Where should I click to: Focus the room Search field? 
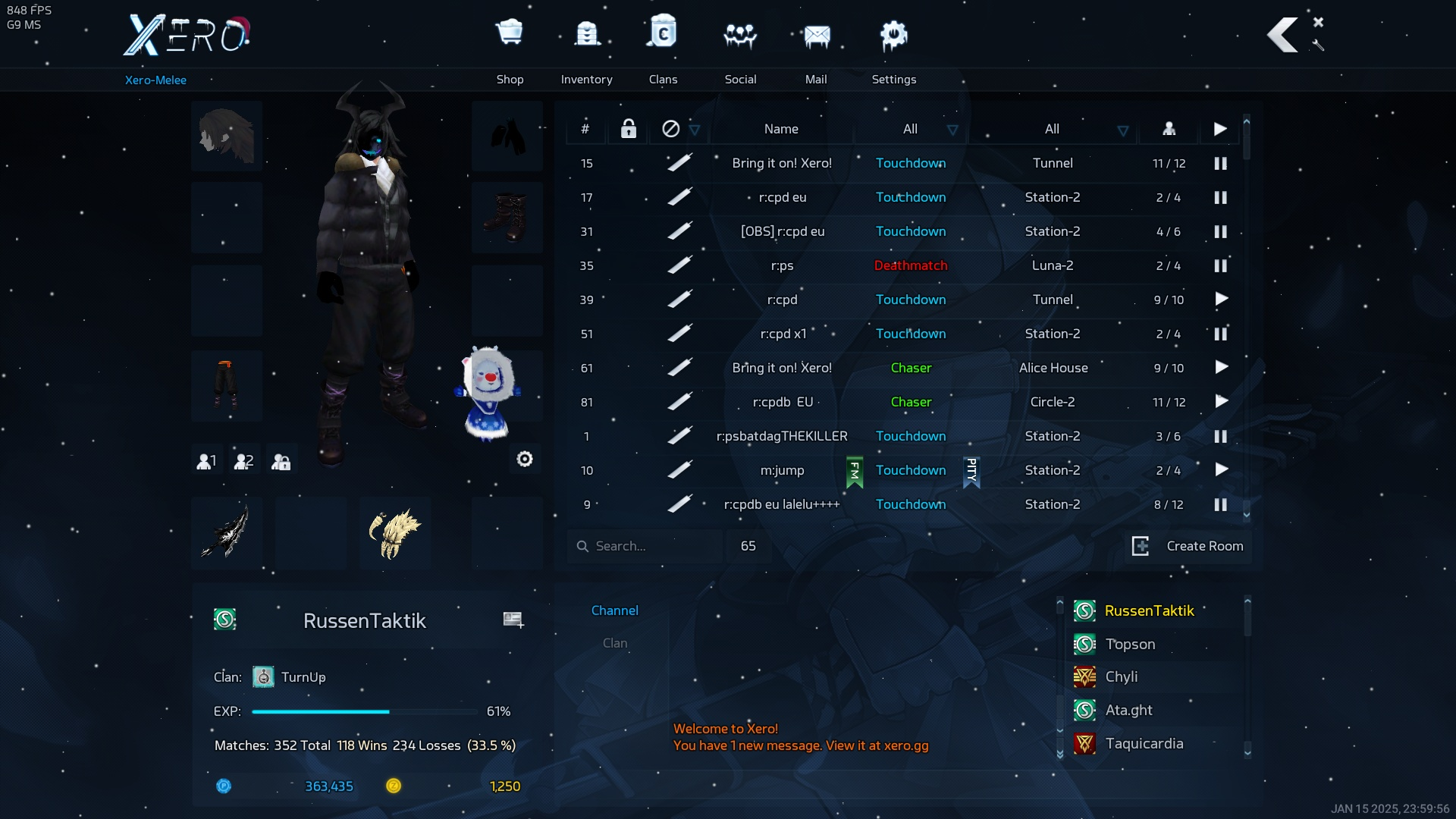coord(645,546)
